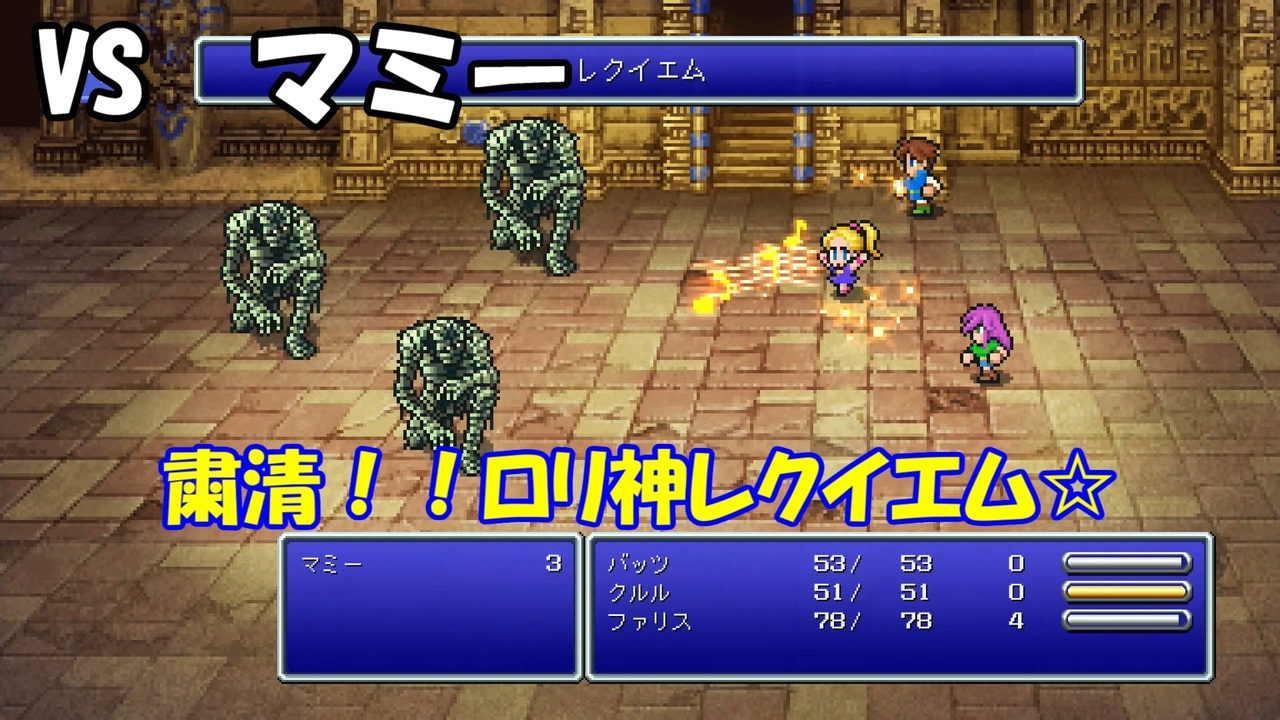Viewport: 1280px width, 720px height.
Task: Select the クルル name entry
Action: pyautogui.click(x=640, y=592)
